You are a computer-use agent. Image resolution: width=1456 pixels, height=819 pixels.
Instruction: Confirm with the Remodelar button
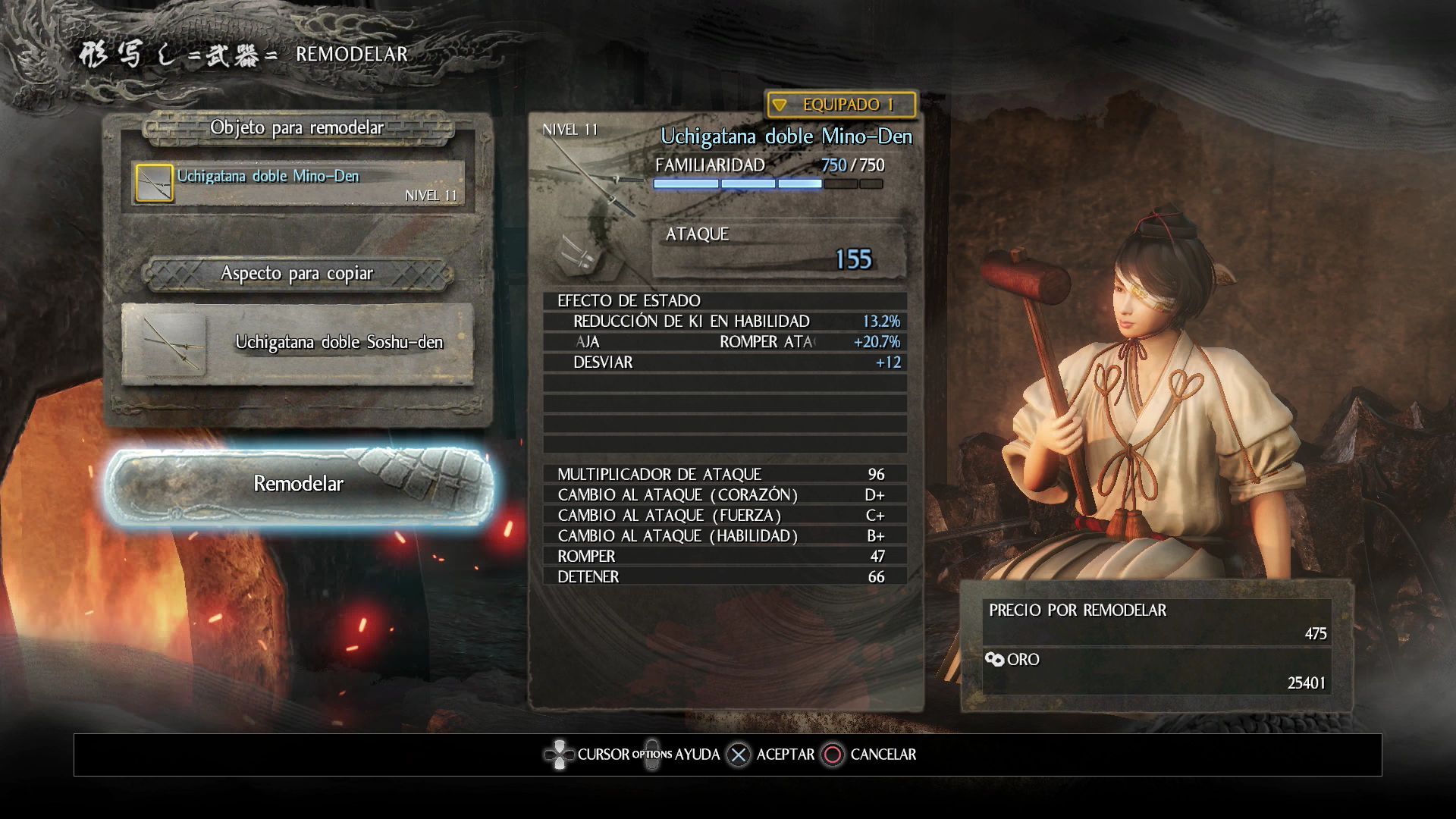298,485
